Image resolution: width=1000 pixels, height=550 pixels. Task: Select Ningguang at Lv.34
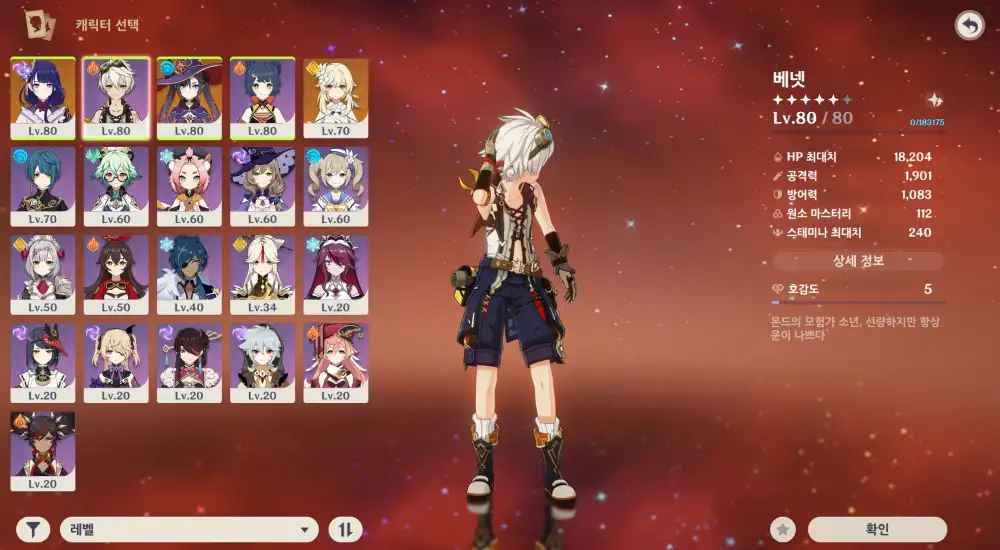(x=263, y=273)
